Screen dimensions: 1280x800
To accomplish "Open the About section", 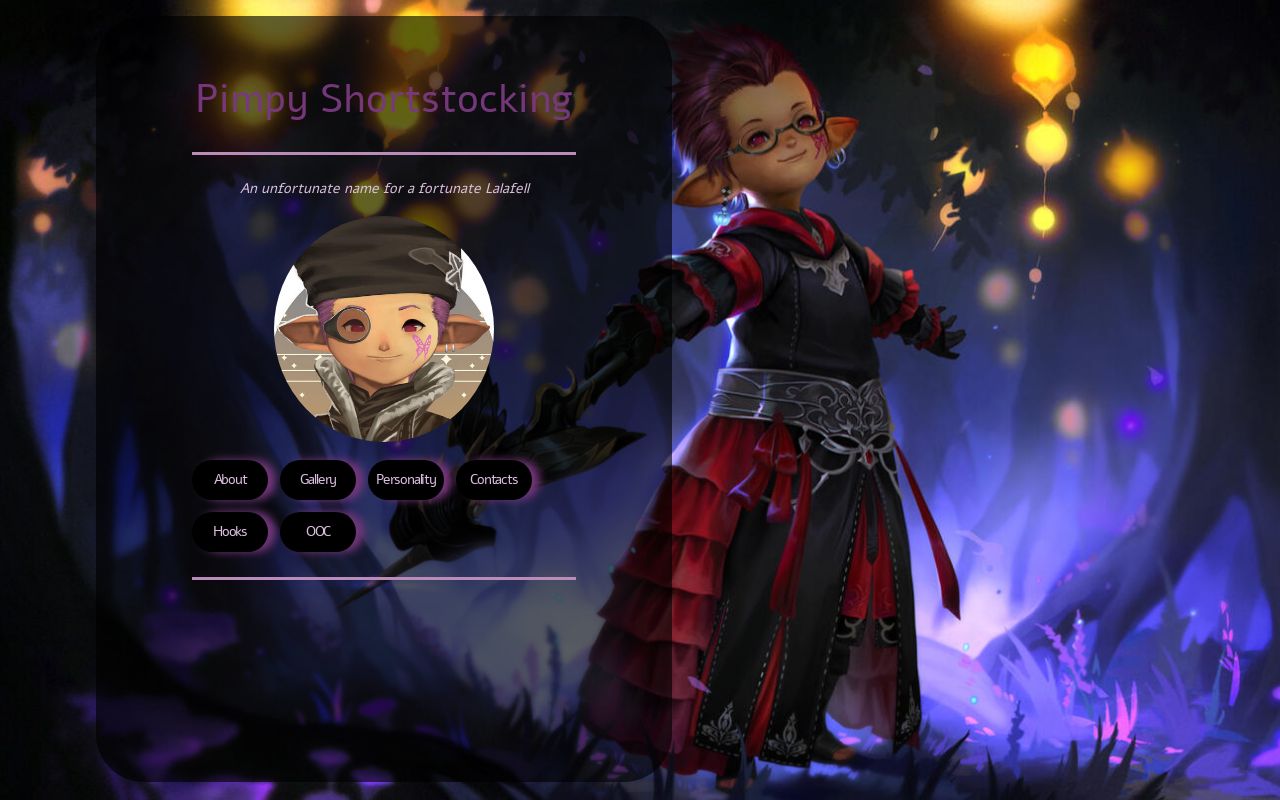I will 230,480.
